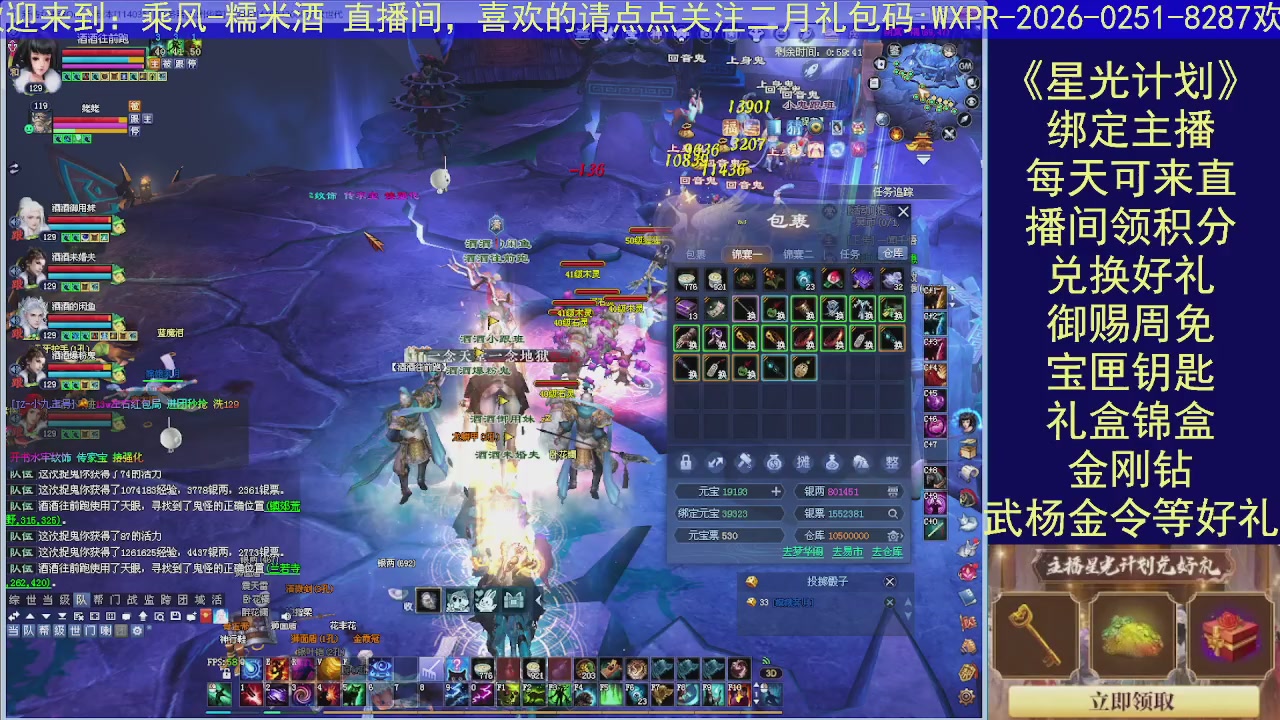
Task: Click the lock icon in the bag toolbar
Action: point(686,463)
